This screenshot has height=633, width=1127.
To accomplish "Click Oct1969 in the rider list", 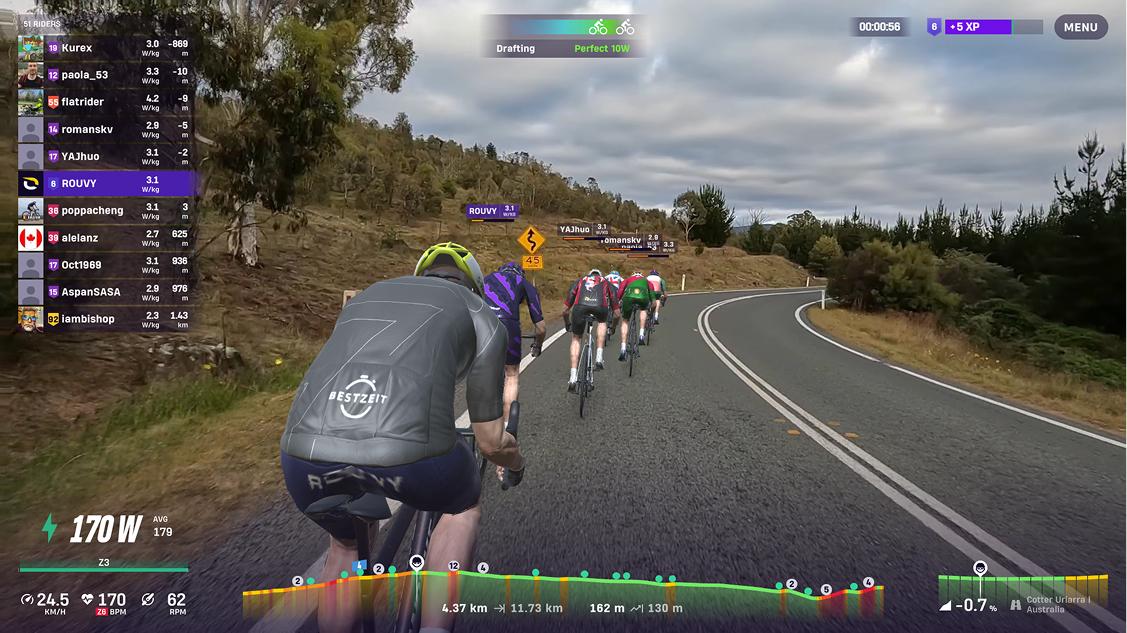I will point(105,265).
